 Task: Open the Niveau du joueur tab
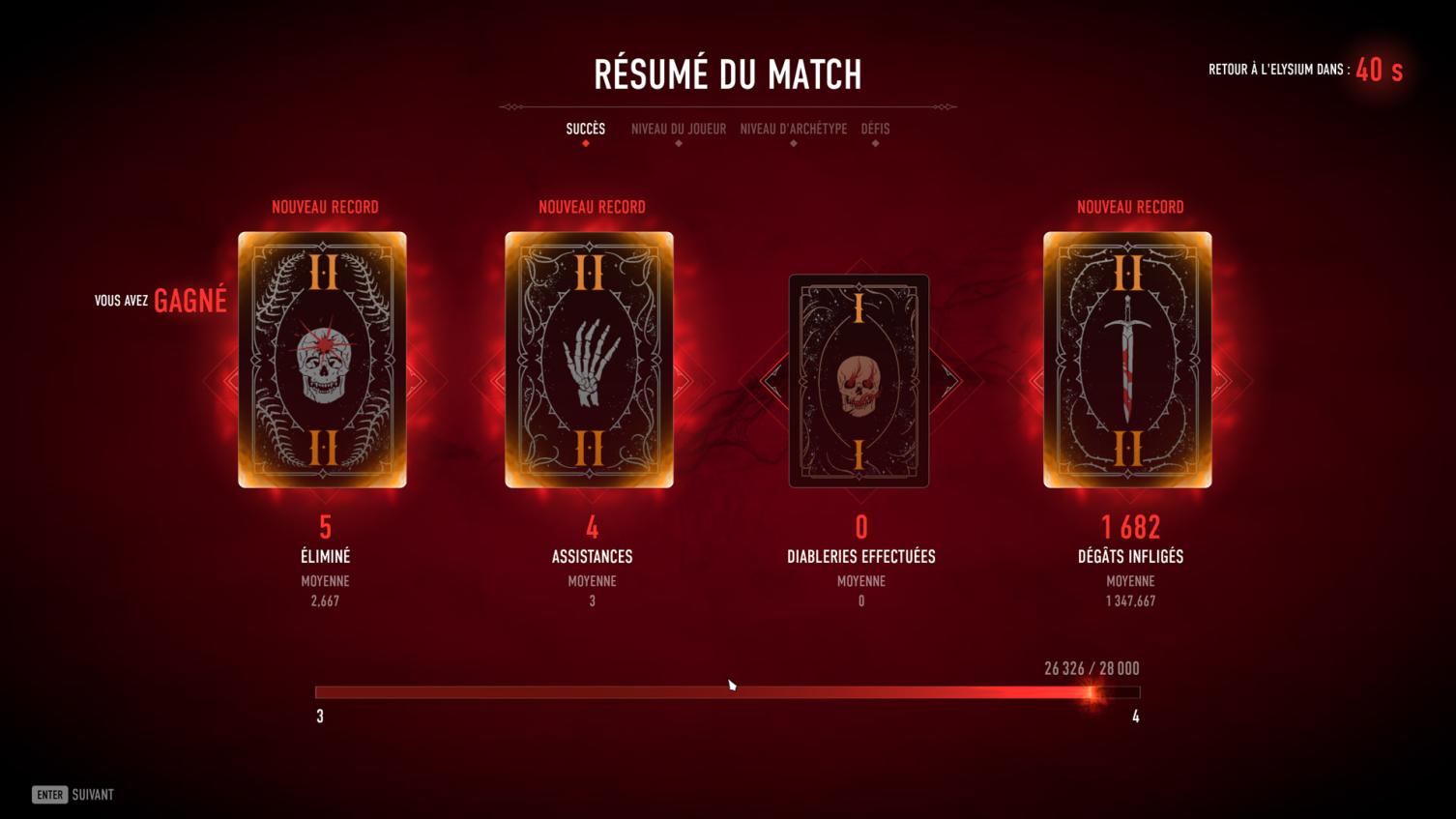[x=678, y=129]
